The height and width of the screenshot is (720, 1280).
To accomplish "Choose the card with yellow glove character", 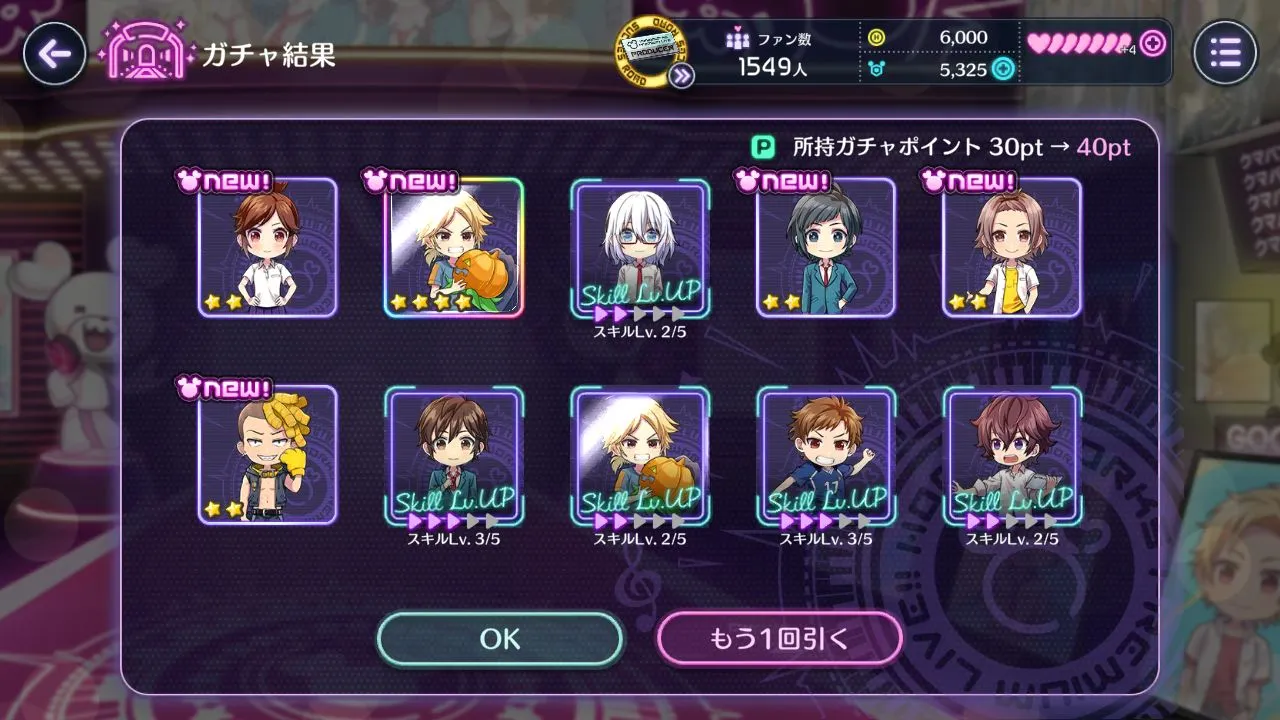I will (x=267, y=455).
